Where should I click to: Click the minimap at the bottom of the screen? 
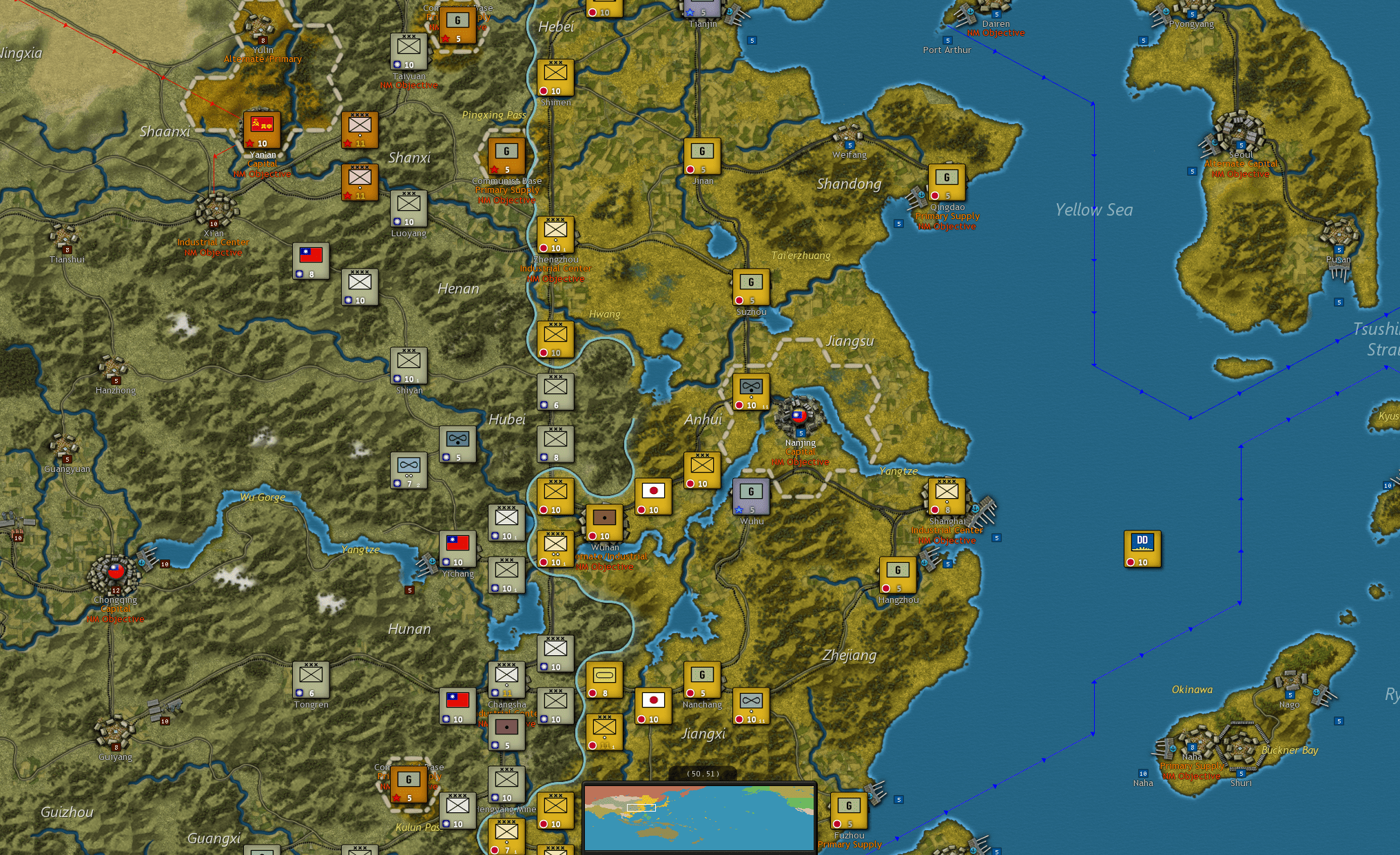pyautogui.click(x=699, y=817)
